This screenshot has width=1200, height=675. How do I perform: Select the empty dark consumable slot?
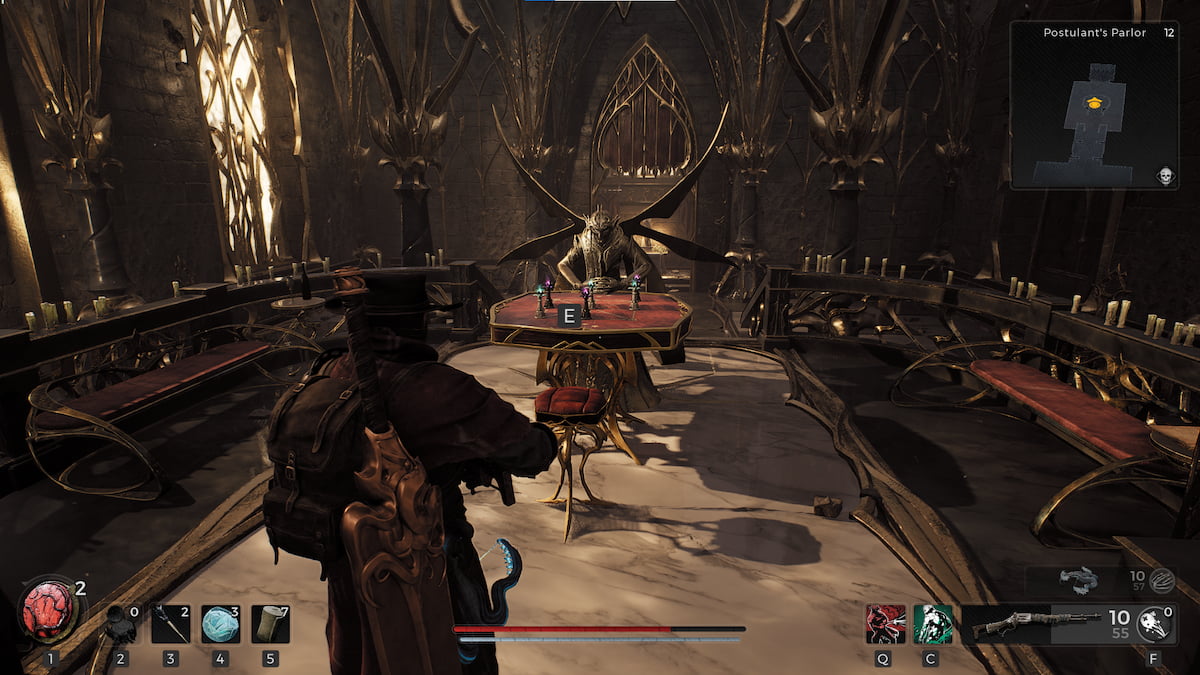(x=122, y=623)
